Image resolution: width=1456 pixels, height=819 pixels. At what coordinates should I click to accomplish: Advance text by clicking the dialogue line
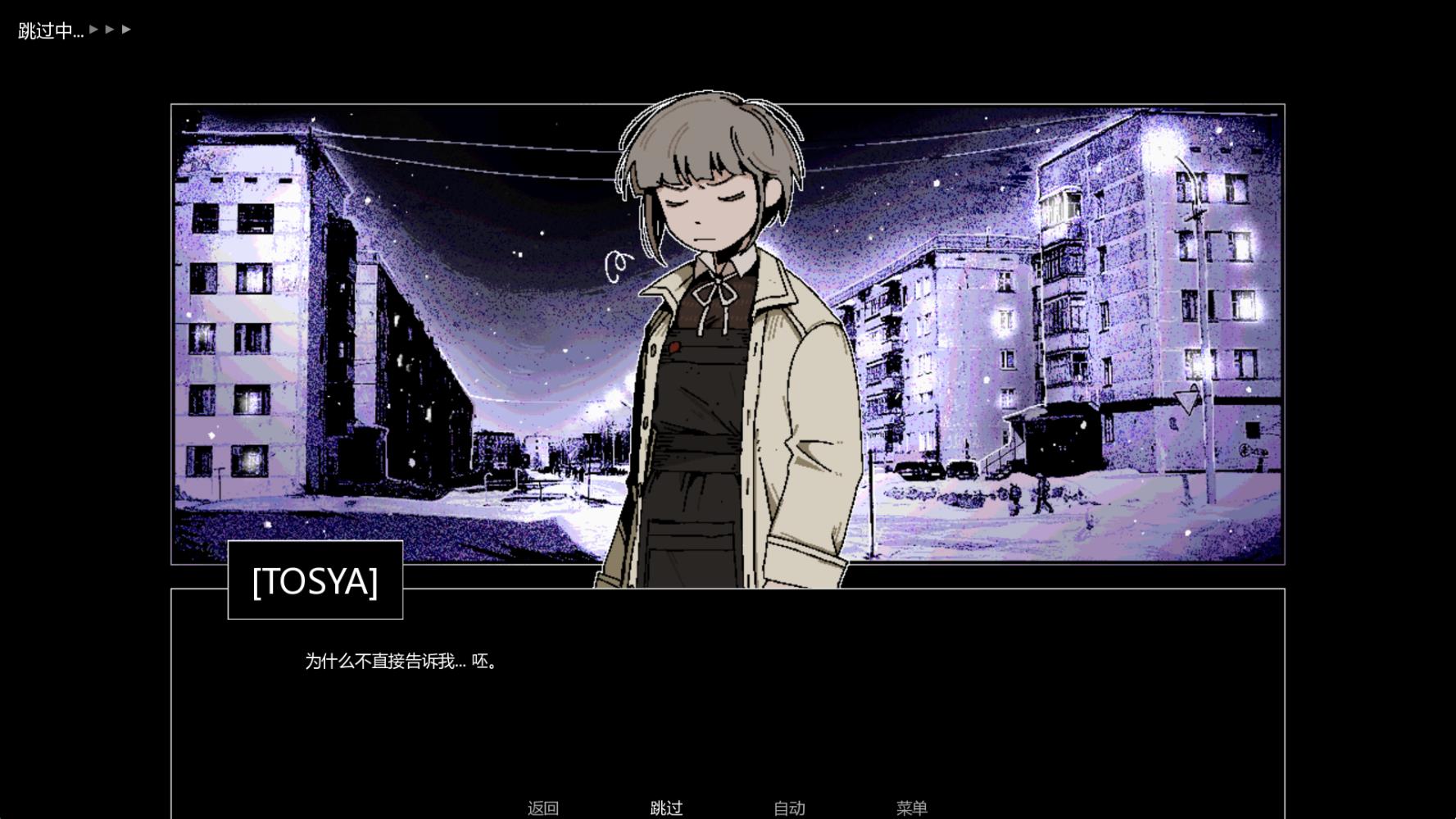tap(399, 662)
